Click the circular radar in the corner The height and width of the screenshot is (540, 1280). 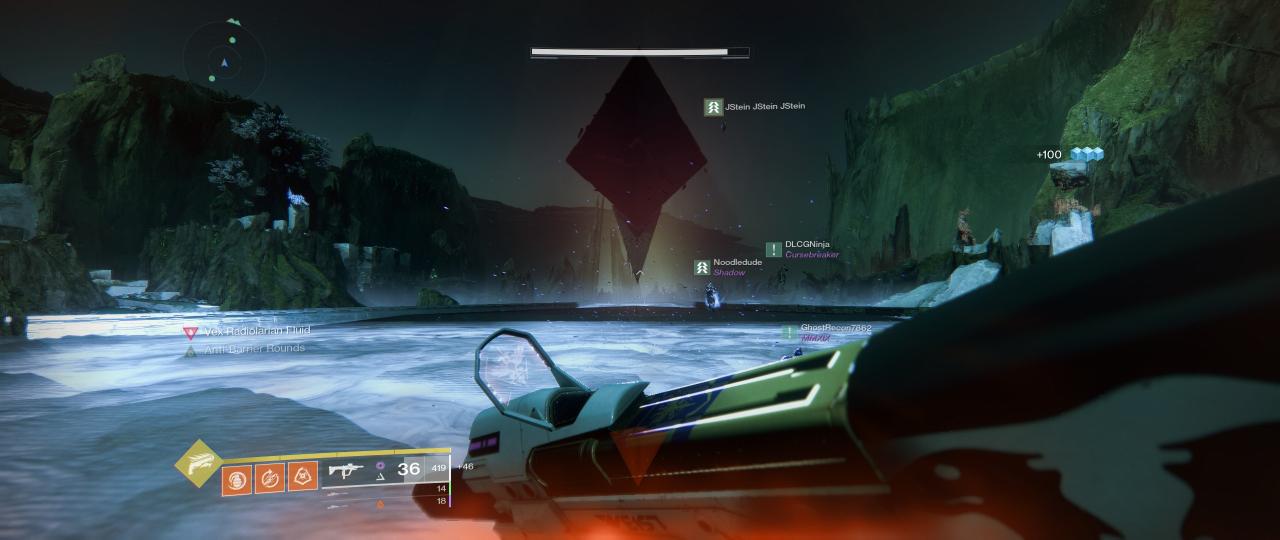[x=225, y=62]
